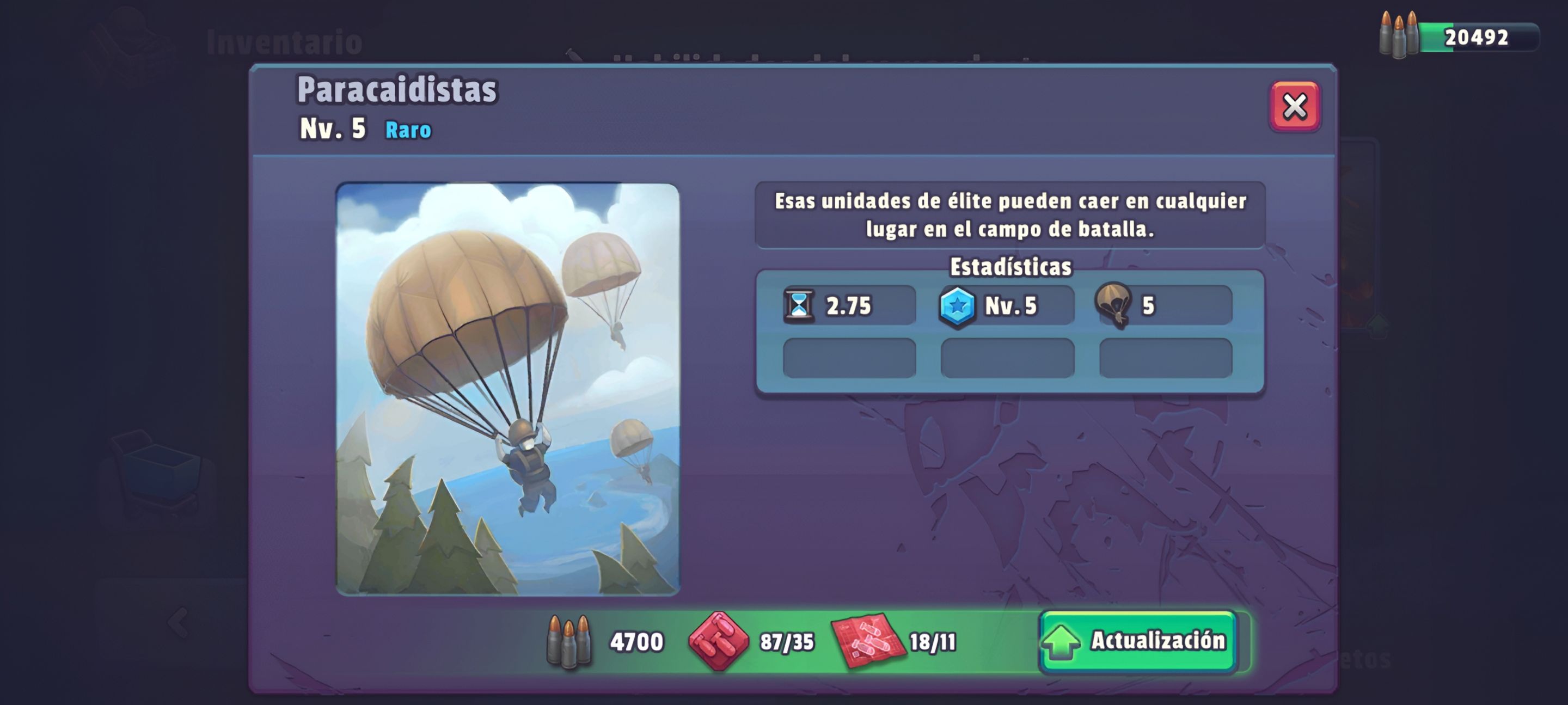The height and width of the screenshot is (705, 1568).
Task: Tap the blue star Nv. 5 stat
Action: tap(1007, 305)
